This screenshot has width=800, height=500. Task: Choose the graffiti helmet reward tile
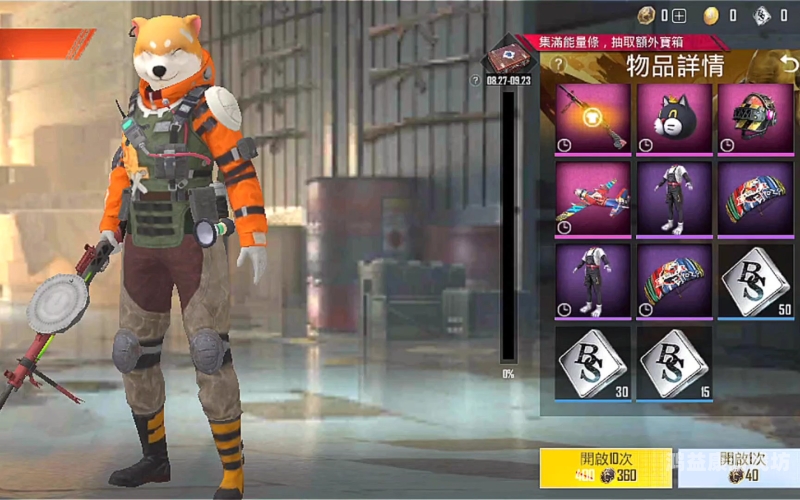[755, 119]
